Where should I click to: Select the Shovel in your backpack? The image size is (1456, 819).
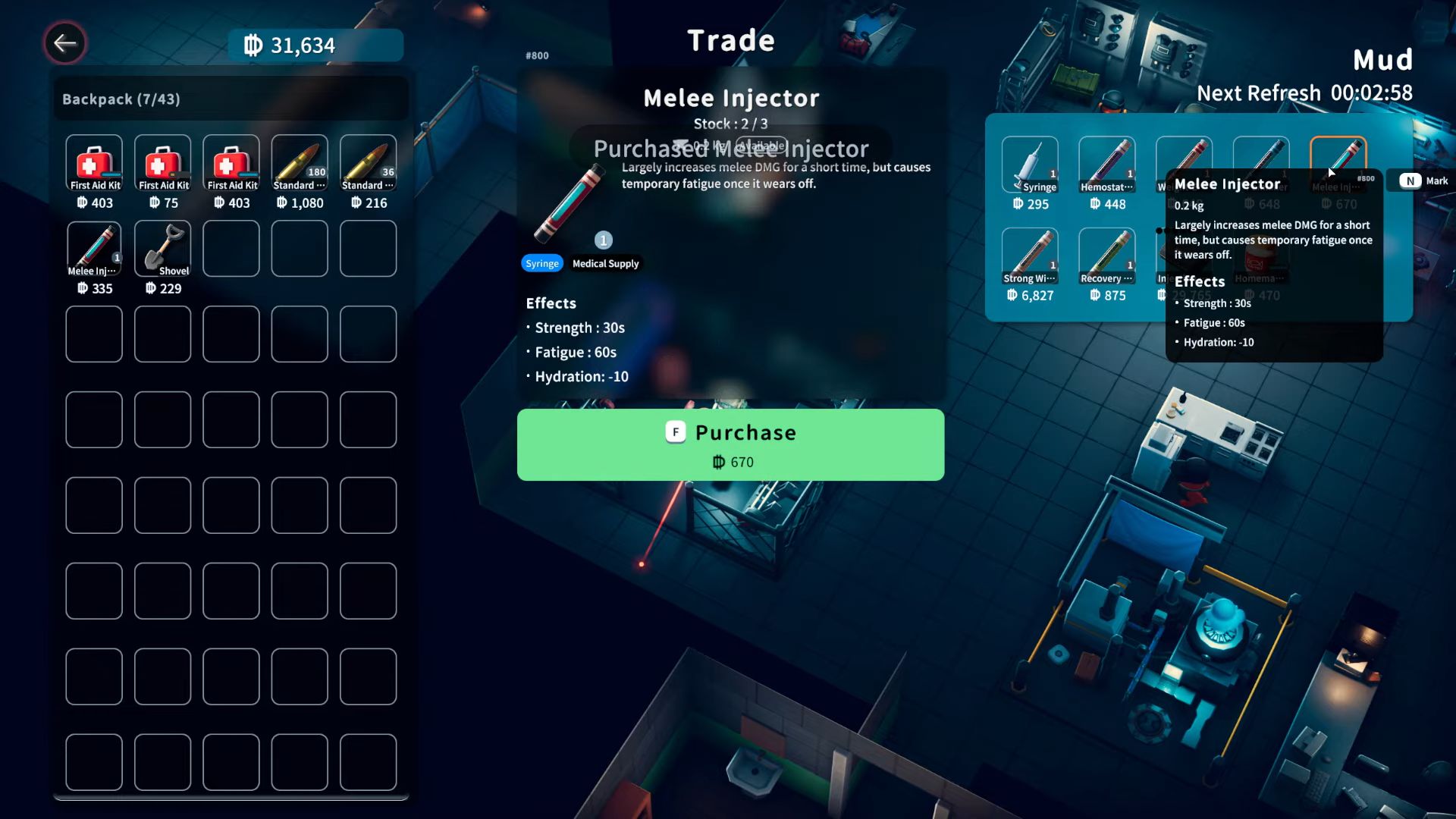coord(162,248)
